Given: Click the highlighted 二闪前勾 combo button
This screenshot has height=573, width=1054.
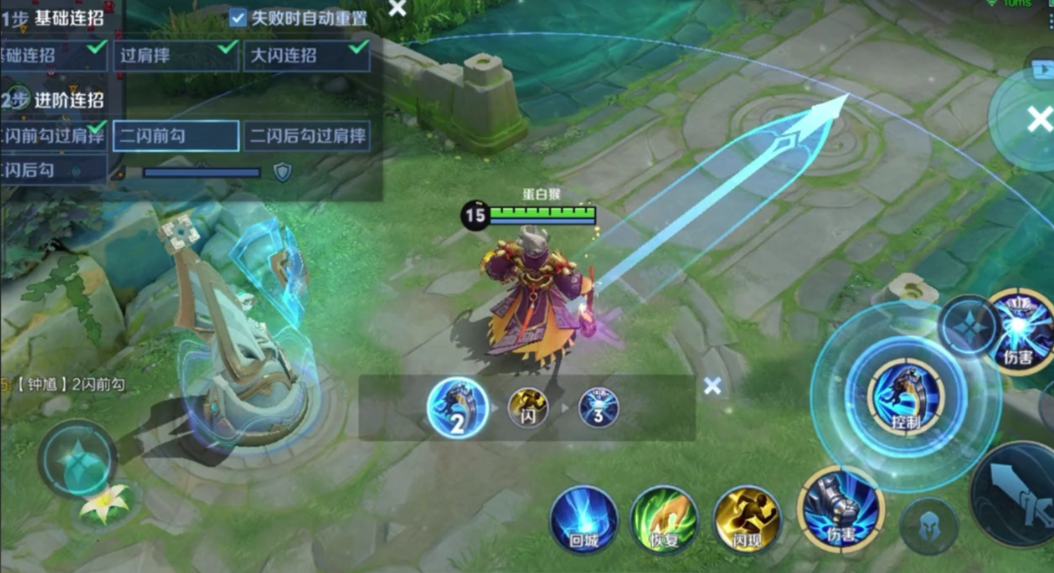Looking at the screenshot, I should [x=176, y=136].
